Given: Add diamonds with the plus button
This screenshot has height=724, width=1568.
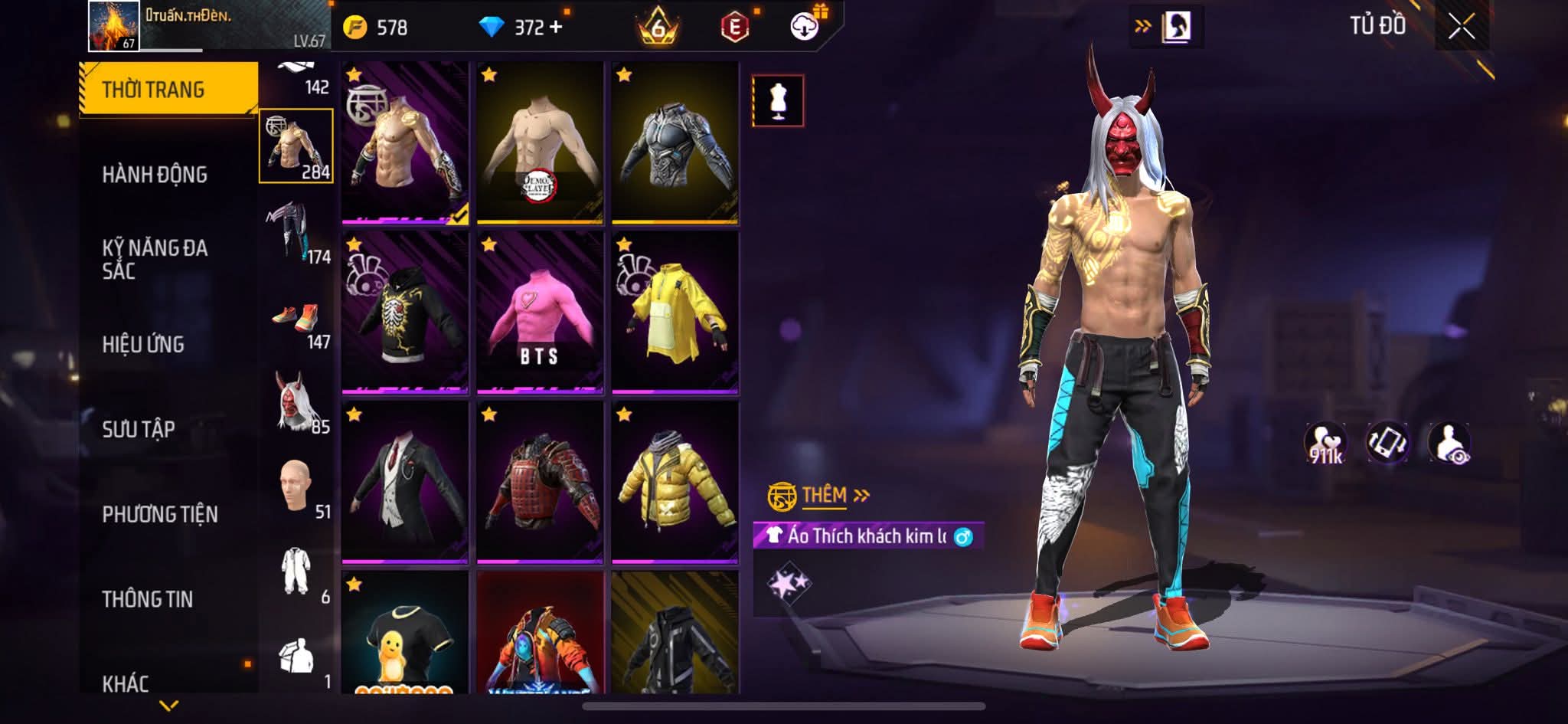Looking at the screenshot, I should (556, 28).
